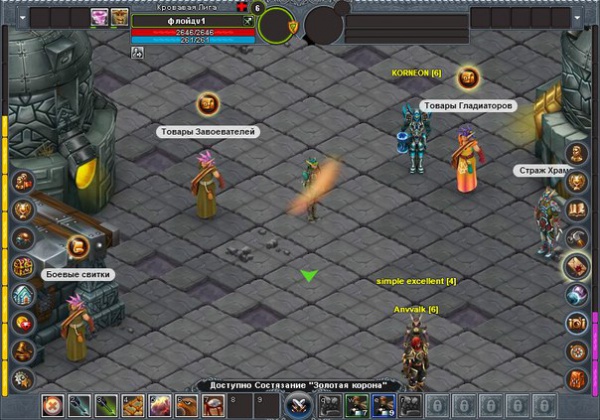Click the red-yellow orb icon on the left sidebar
Image resolution: width=600 pixels, height=420 pixels.
(x=23, y=323)
